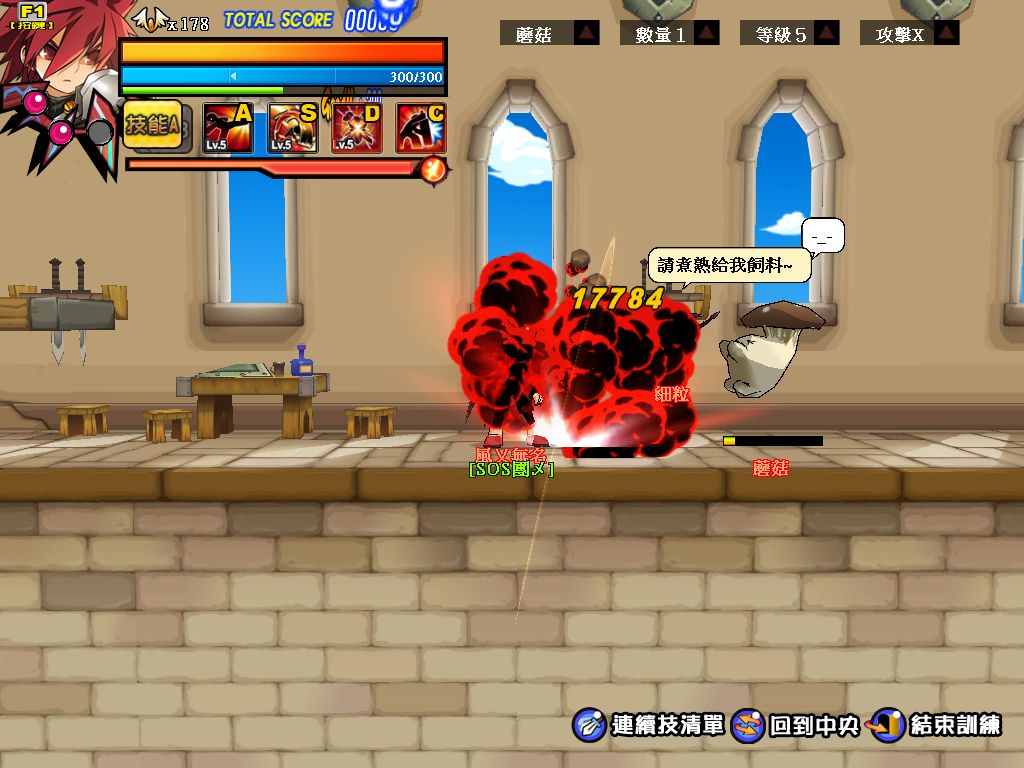
Task: Activate the kick skill in slot A
Action: (x=228, y=129)
